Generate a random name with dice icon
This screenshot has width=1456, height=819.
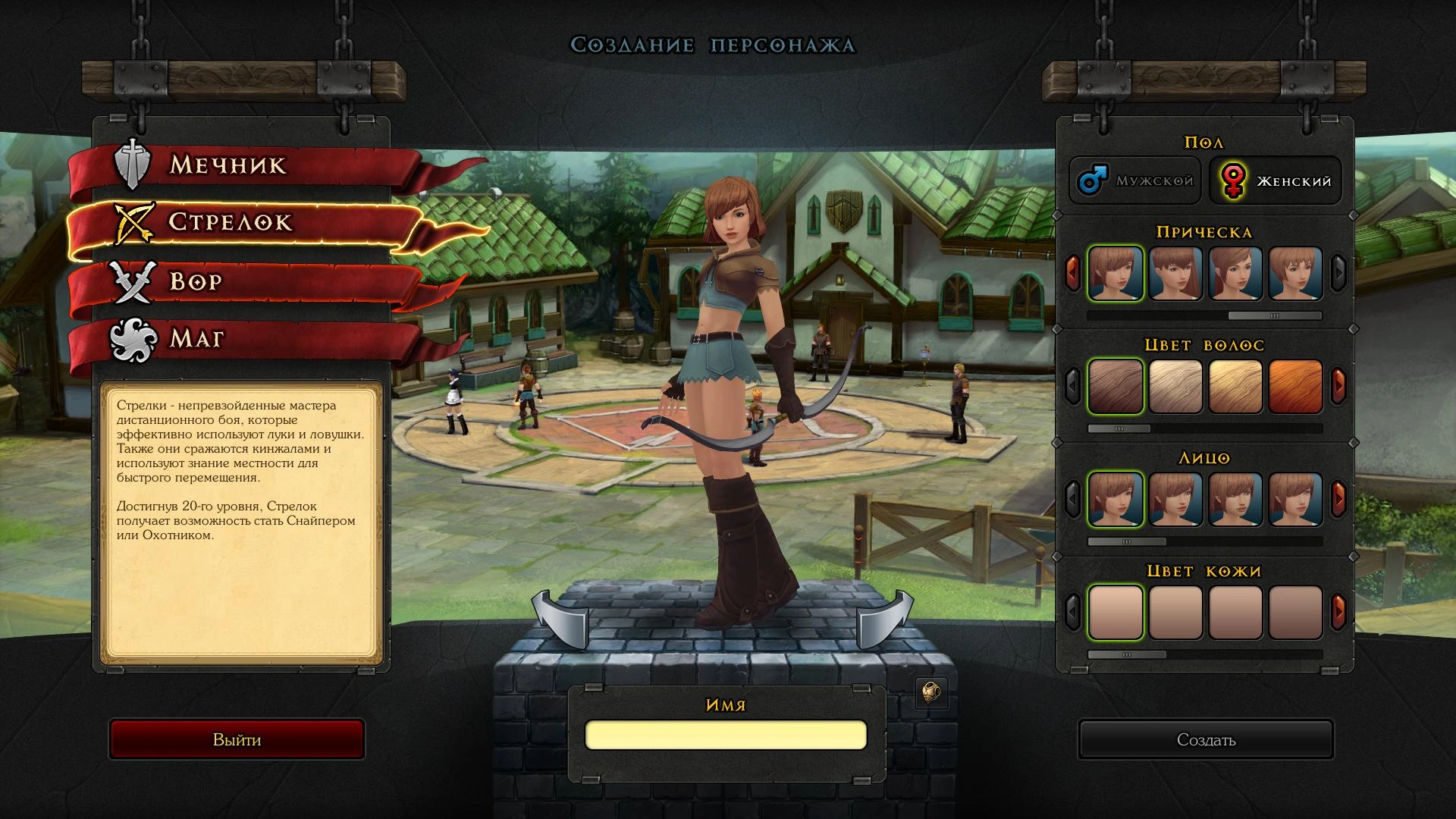(x=931, y=692)
